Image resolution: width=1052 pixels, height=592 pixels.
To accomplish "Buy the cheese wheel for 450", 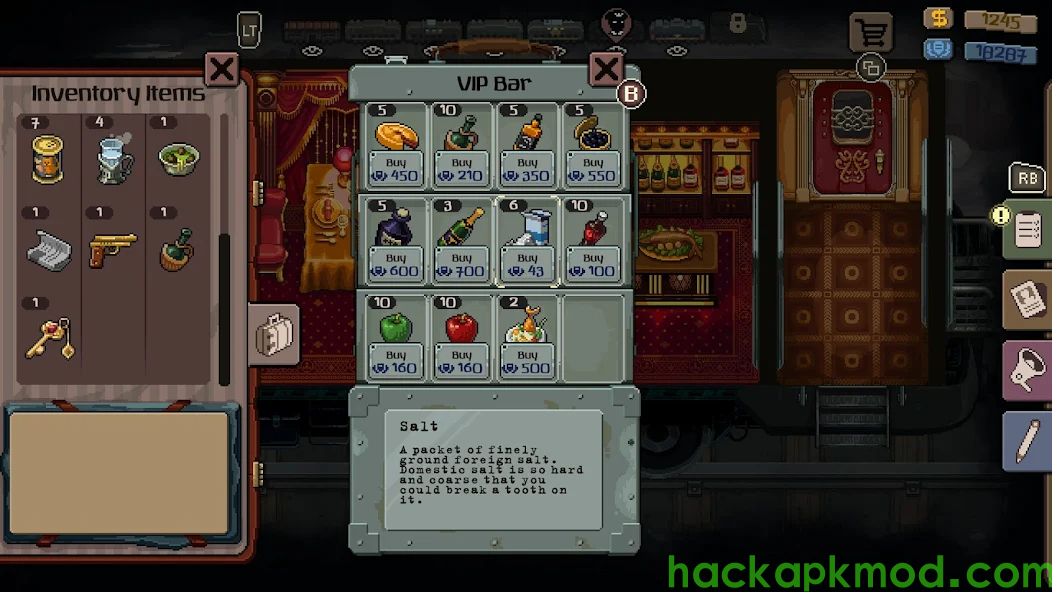I will (396, 169).
